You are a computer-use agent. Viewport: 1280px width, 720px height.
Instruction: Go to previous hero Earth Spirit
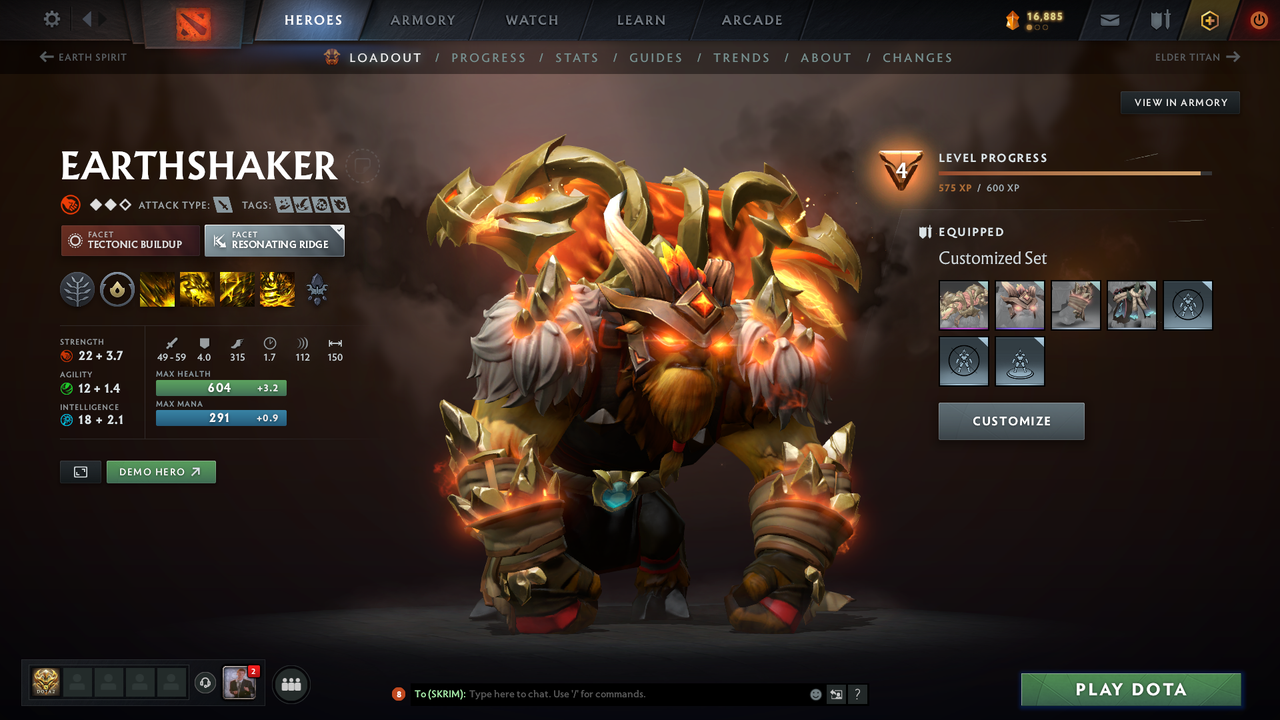point(84,57)
